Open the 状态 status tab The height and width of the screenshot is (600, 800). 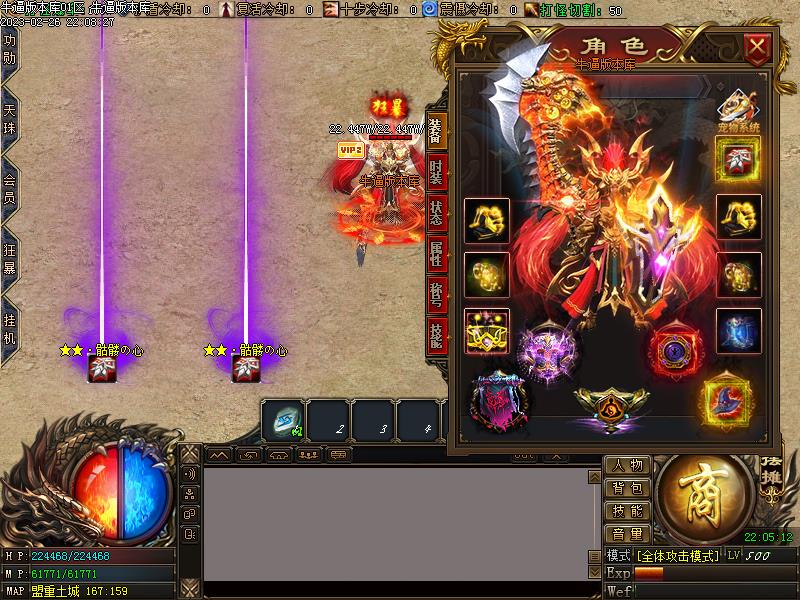[x=436, y=213]
